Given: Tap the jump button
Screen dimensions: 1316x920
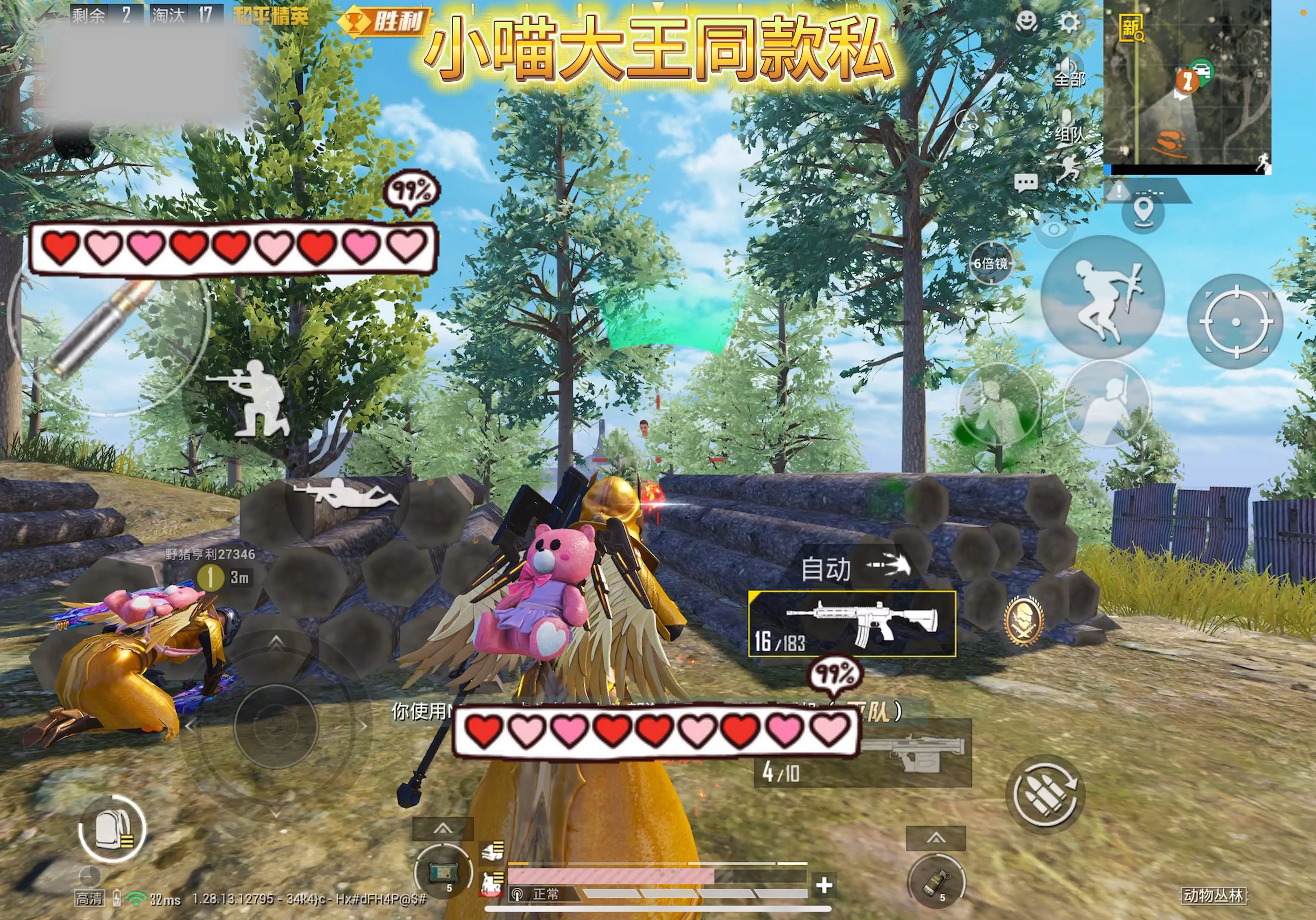Looking at the screenshot, I should pyautogui.click(x=1102, y=298).
